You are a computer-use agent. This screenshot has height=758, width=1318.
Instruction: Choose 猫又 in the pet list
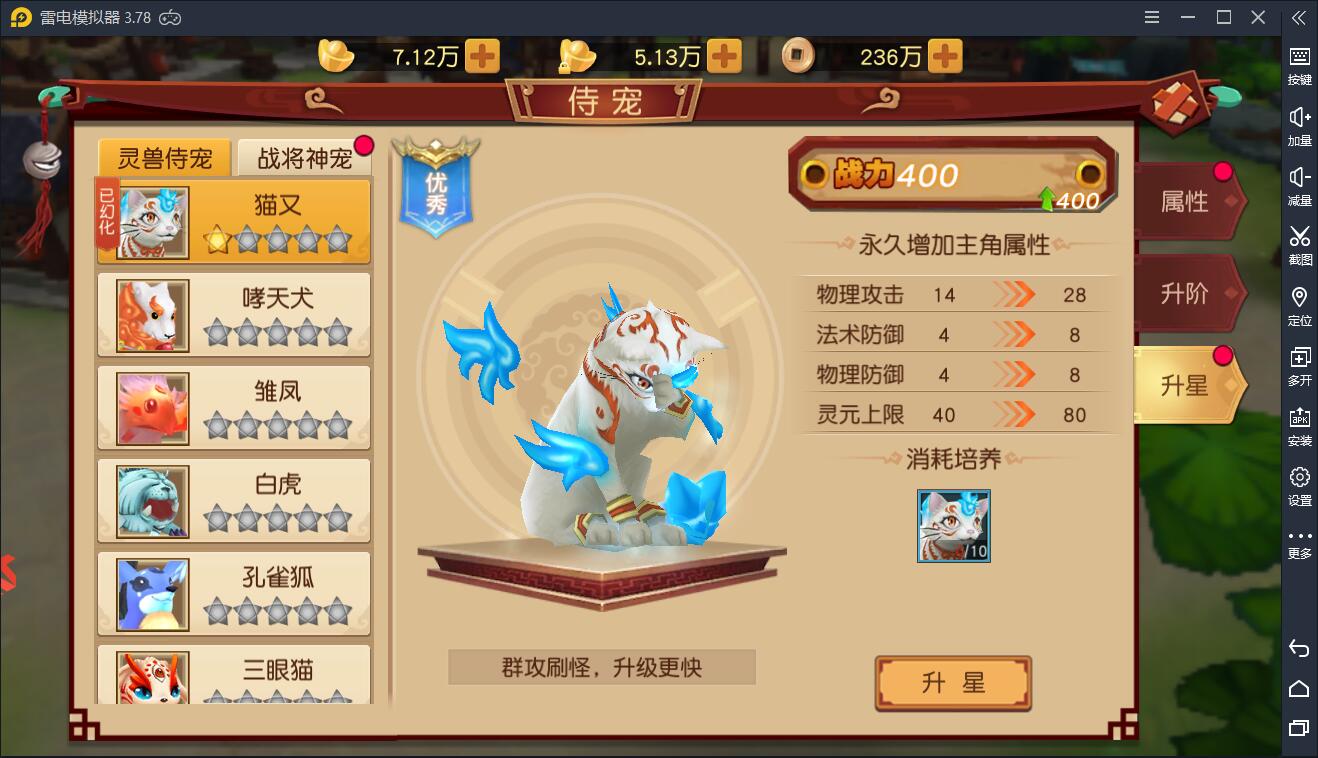click(x=234, y=221)
